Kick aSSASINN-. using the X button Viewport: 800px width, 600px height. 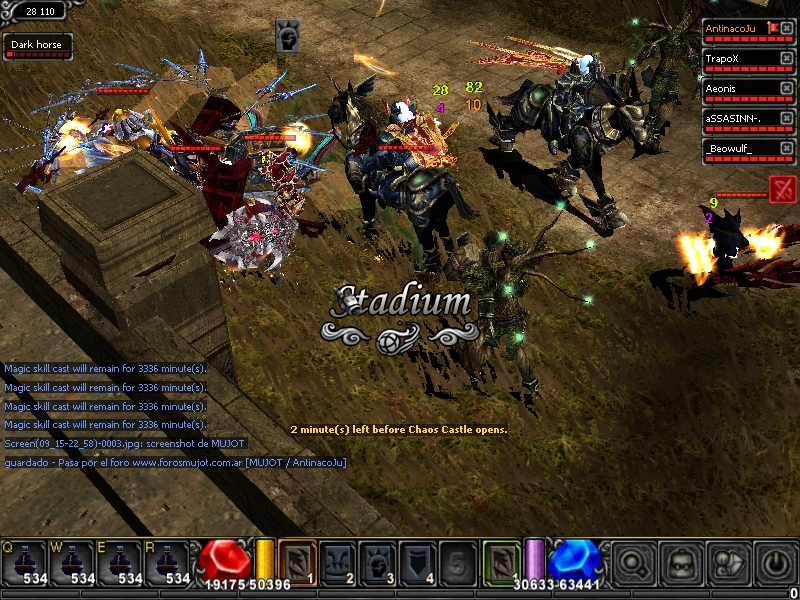click(787, 119)
